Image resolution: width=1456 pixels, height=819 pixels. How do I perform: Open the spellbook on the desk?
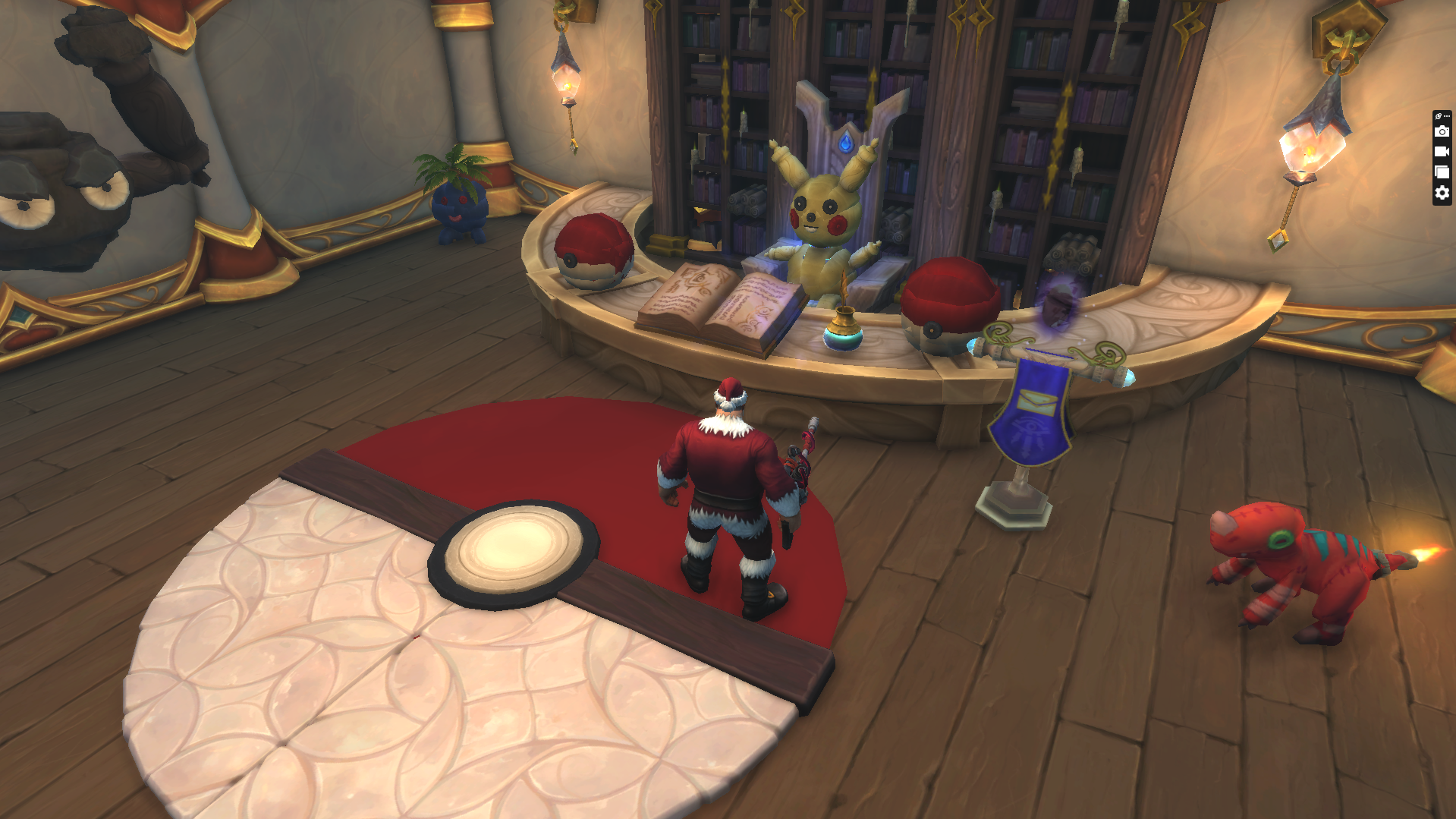pos(721,304)
